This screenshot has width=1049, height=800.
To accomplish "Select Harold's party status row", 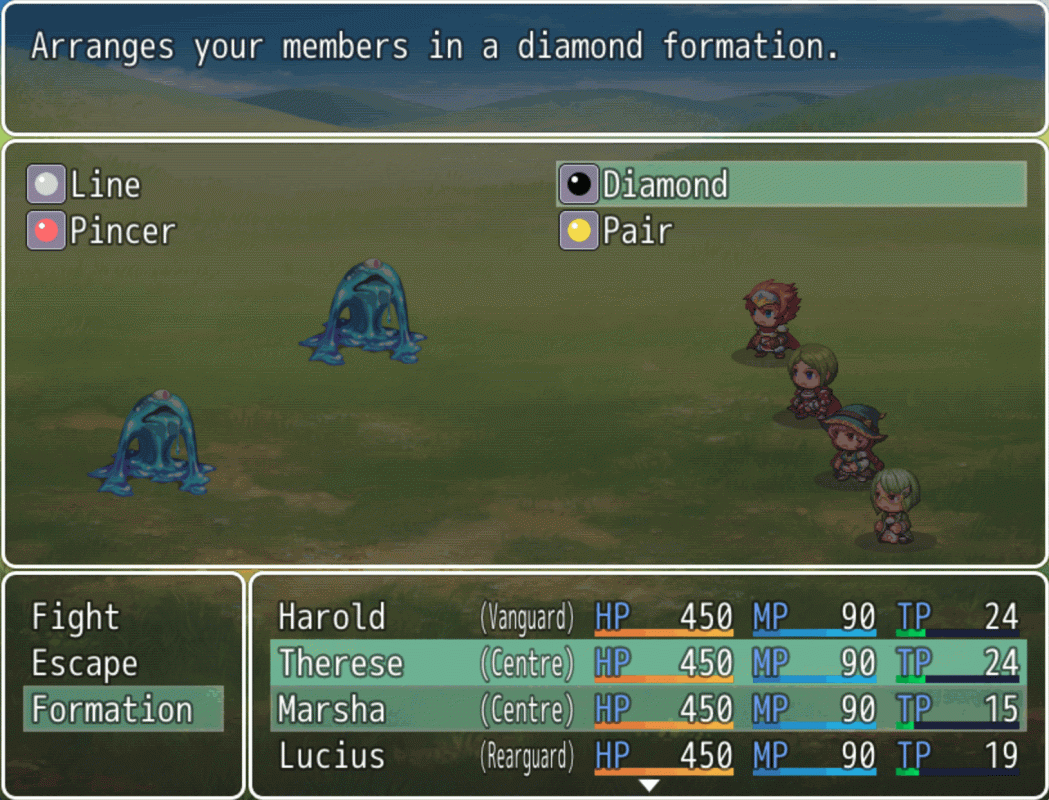I will coord(647,617).
